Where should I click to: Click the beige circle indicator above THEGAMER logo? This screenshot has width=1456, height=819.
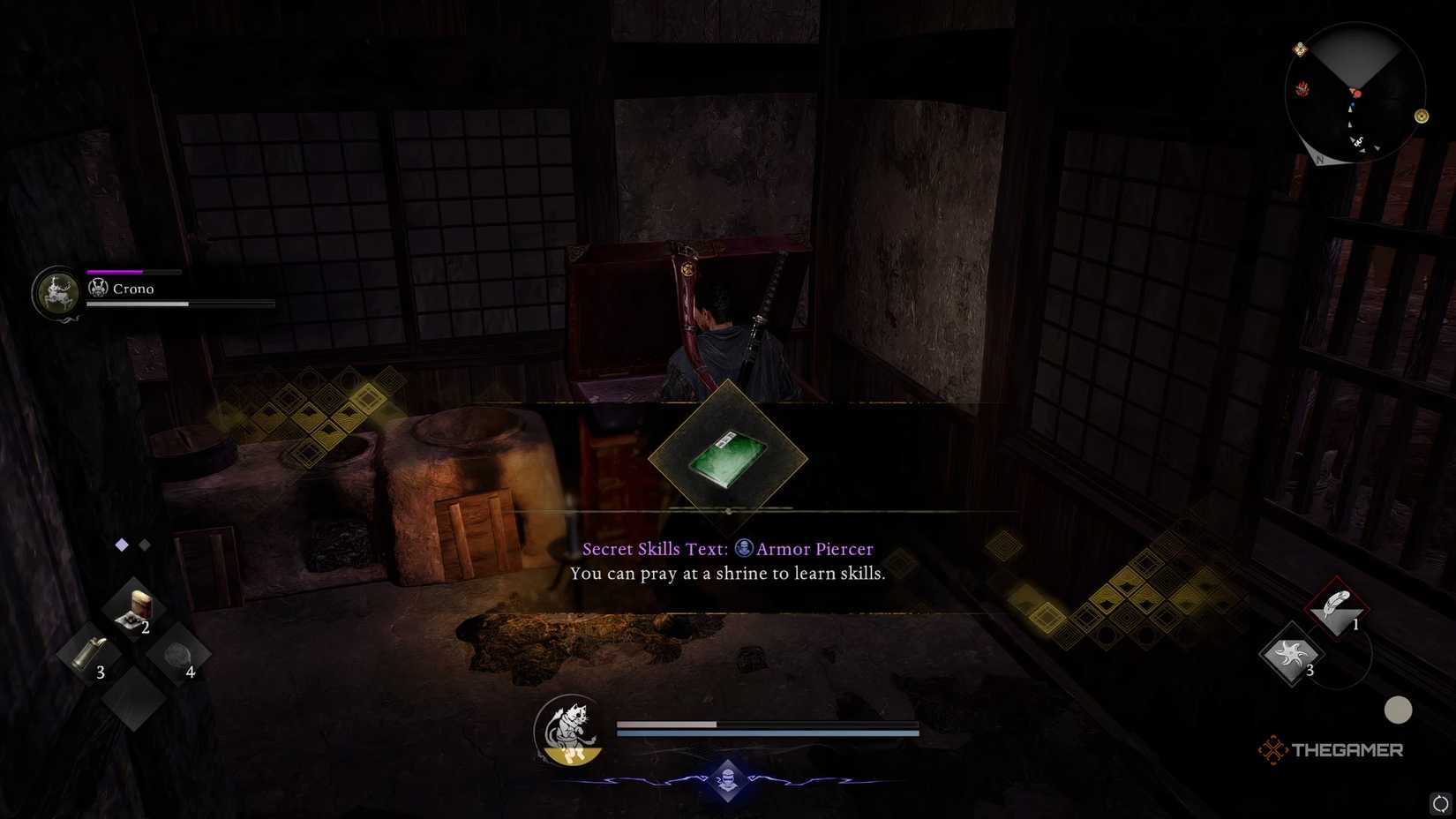tap(1399, 709)
